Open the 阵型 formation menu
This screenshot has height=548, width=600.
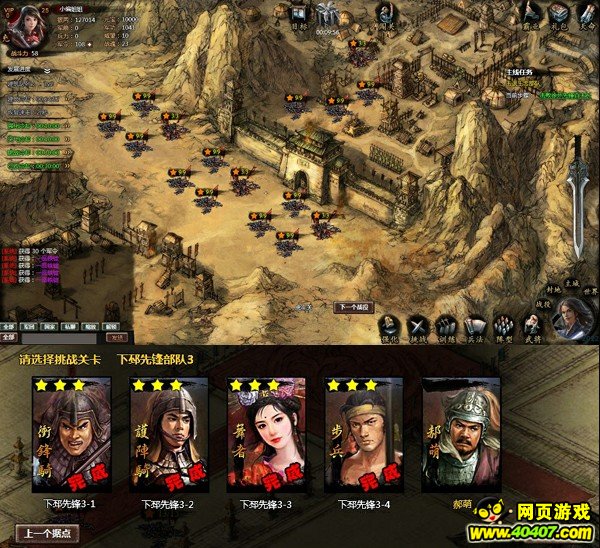tap(504, 327)
